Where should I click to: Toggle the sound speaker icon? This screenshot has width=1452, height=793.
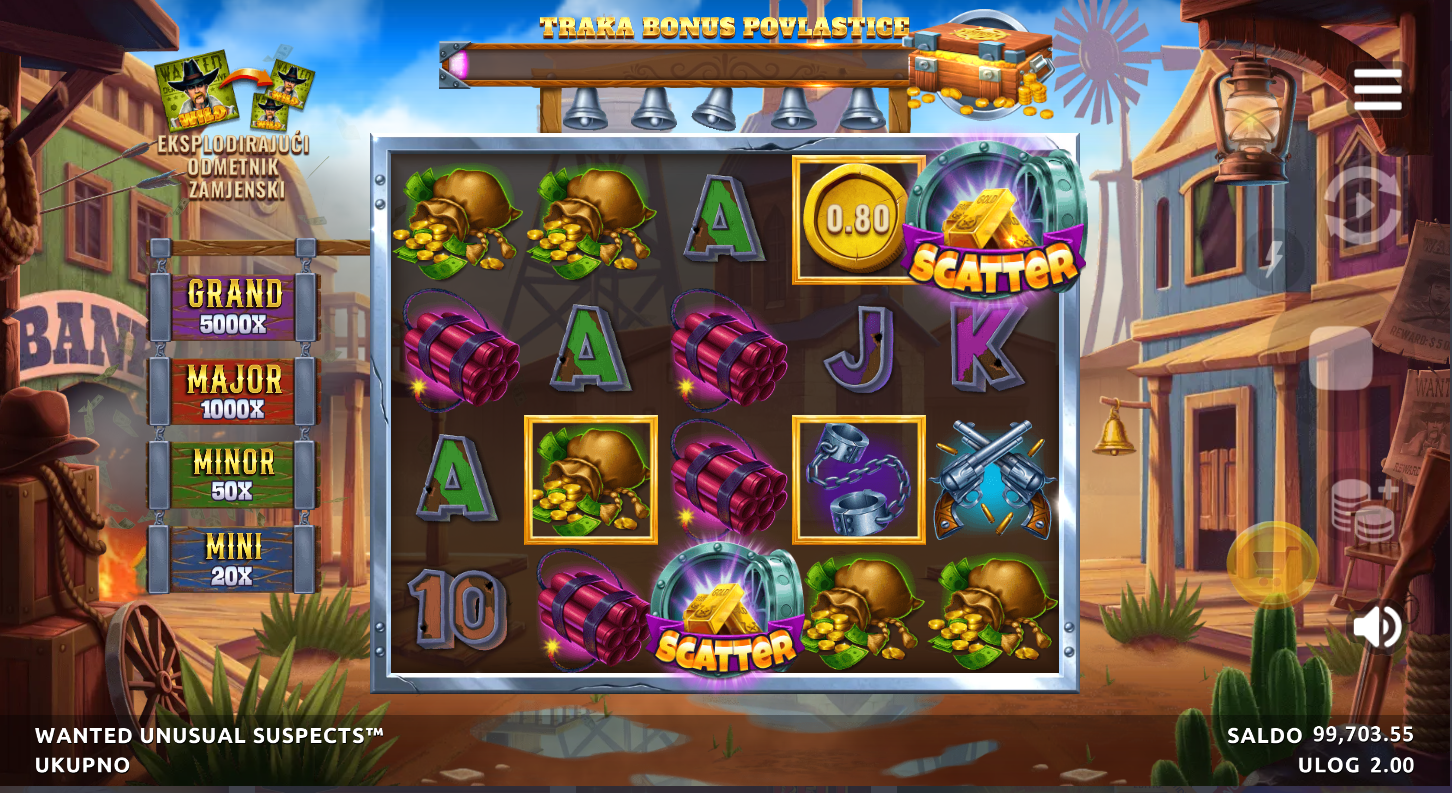click(1378, 627)
